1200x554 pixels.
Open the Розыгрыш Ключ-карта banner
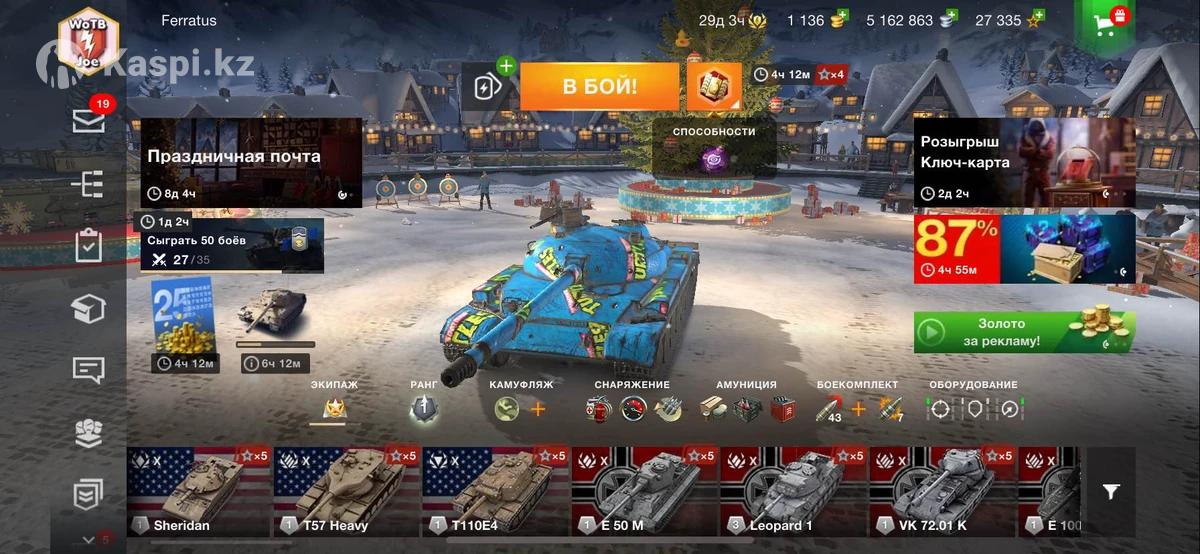(x=1024, y=163)
